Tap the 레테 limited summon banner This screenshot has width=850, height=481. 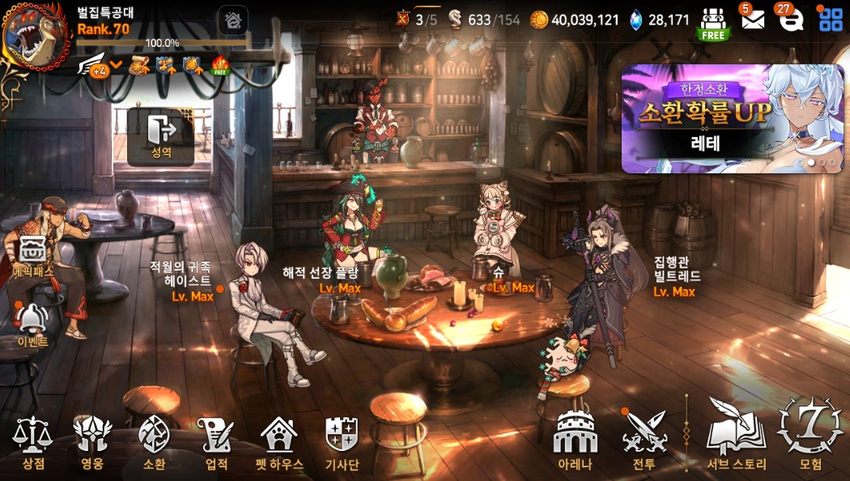[x=730, y=118]
